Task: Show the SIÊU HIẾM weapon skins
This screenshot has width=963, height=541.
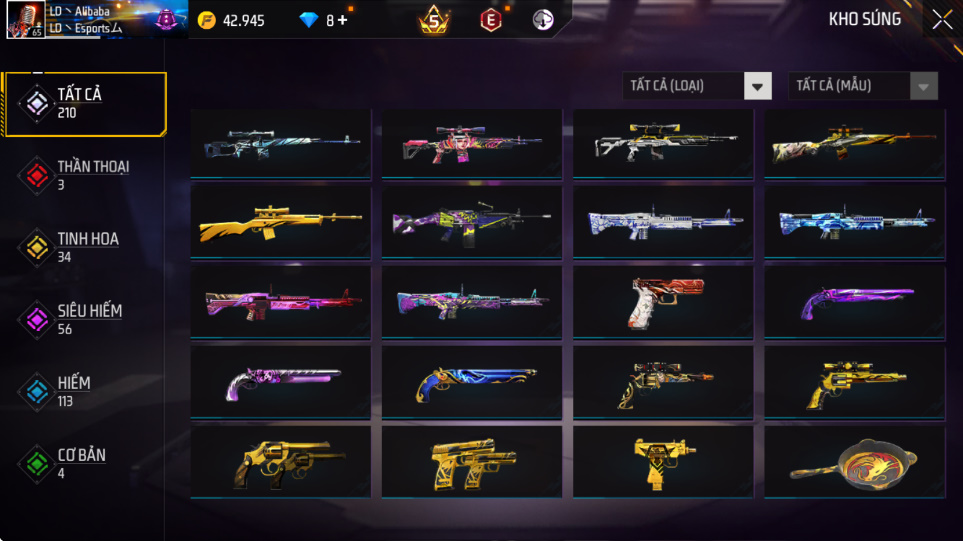Action: coord(84,319)
